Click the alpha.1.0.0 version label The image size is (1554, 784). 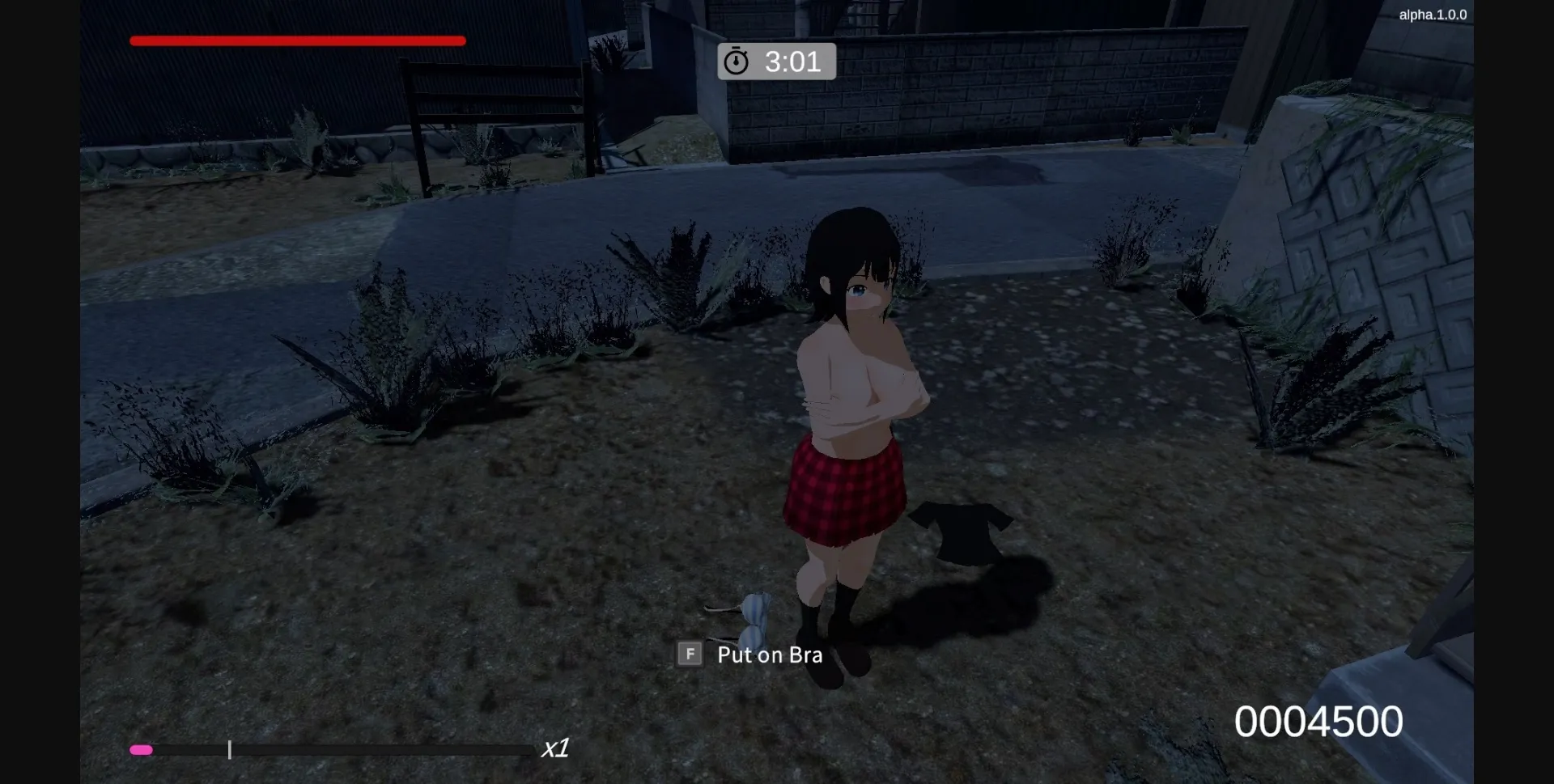click(x=1434, y=14)
